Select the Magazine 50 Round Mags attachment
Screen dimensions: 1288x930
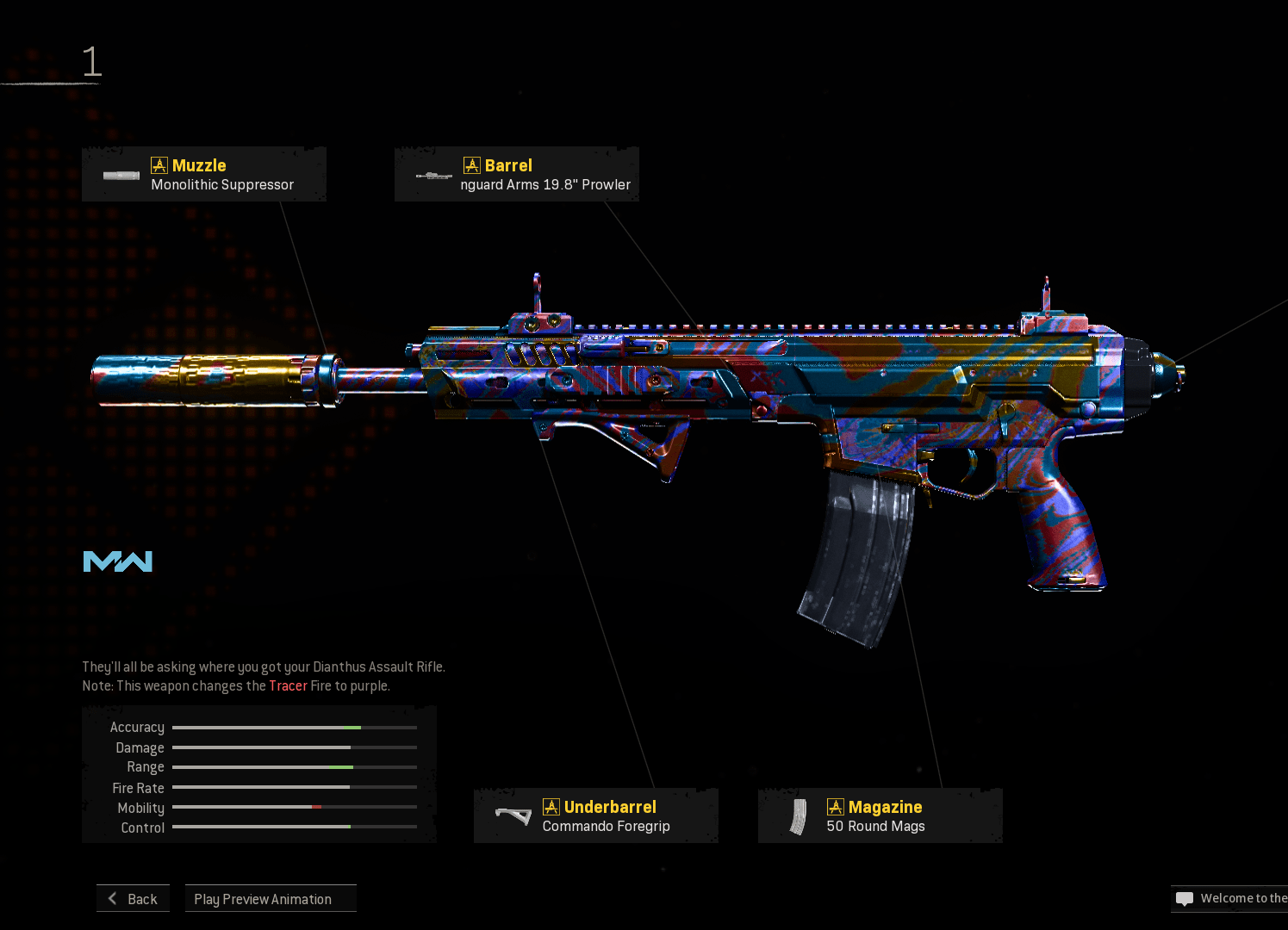880,816
